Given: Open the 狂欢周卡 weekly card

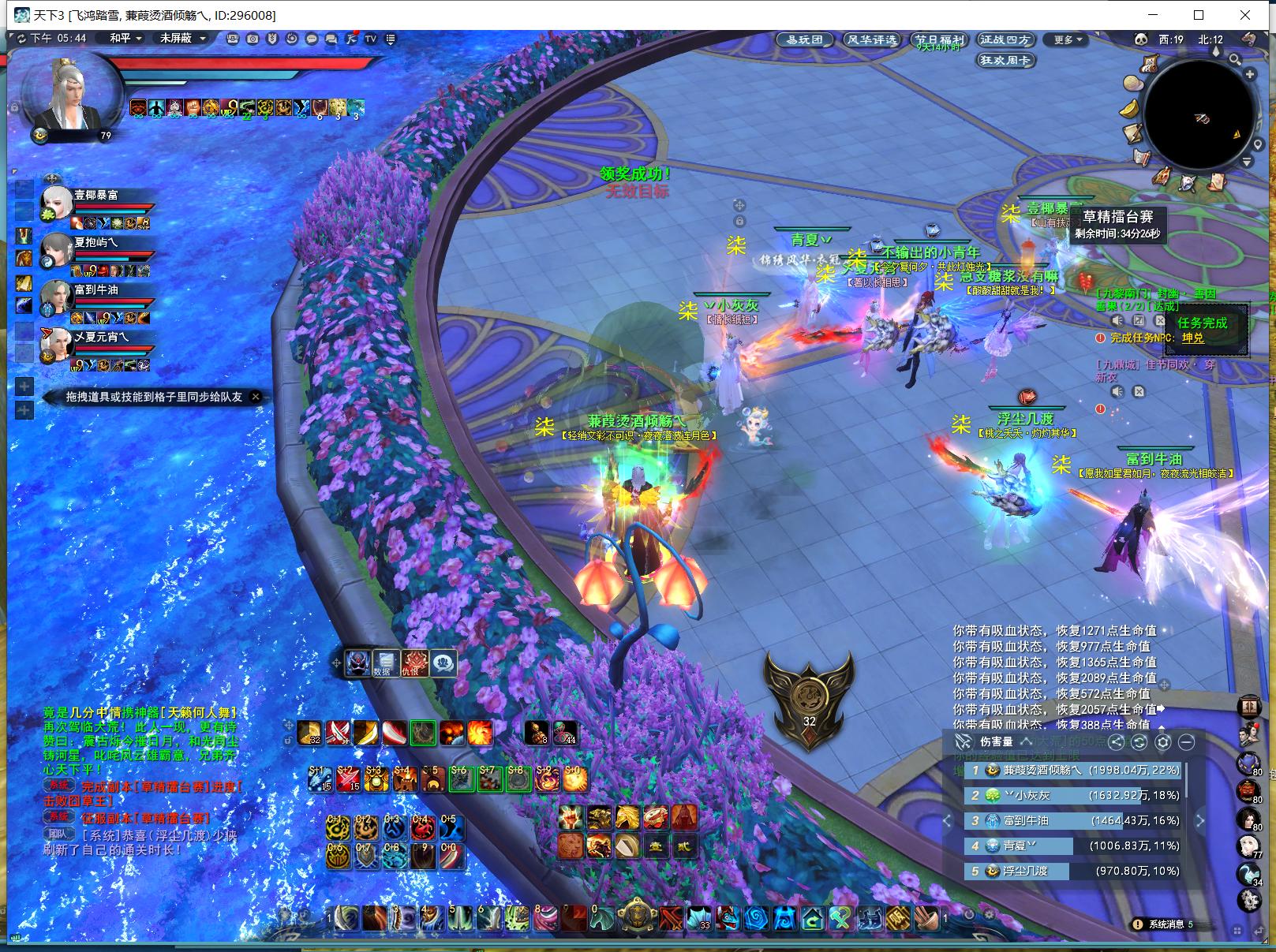Looking at the screenshot, I should [x=1005, y=60].
